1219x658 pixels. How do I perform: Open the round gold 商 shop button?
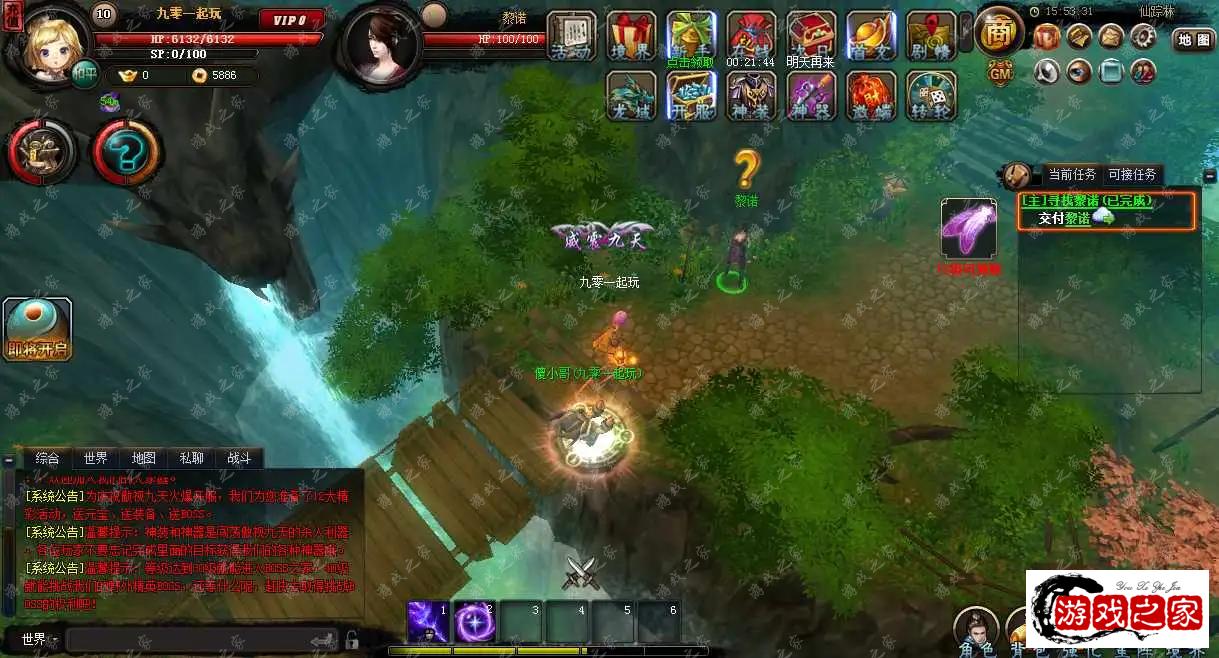point(997,33)
